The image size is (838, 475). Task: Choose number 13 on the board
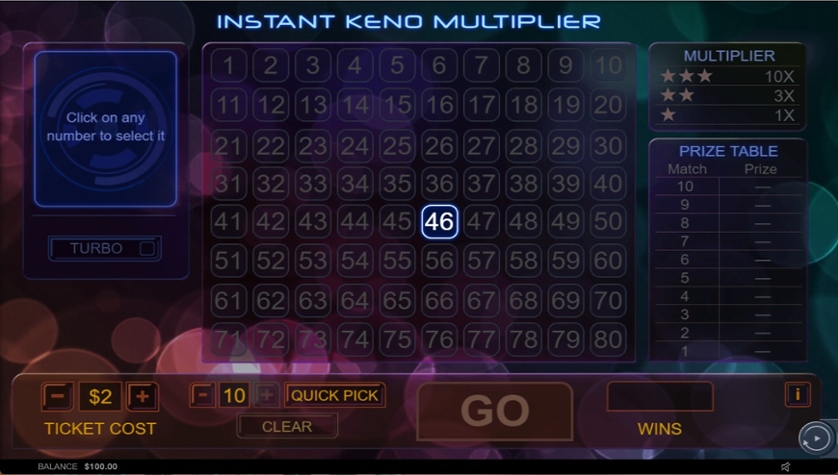pos(313,105)
